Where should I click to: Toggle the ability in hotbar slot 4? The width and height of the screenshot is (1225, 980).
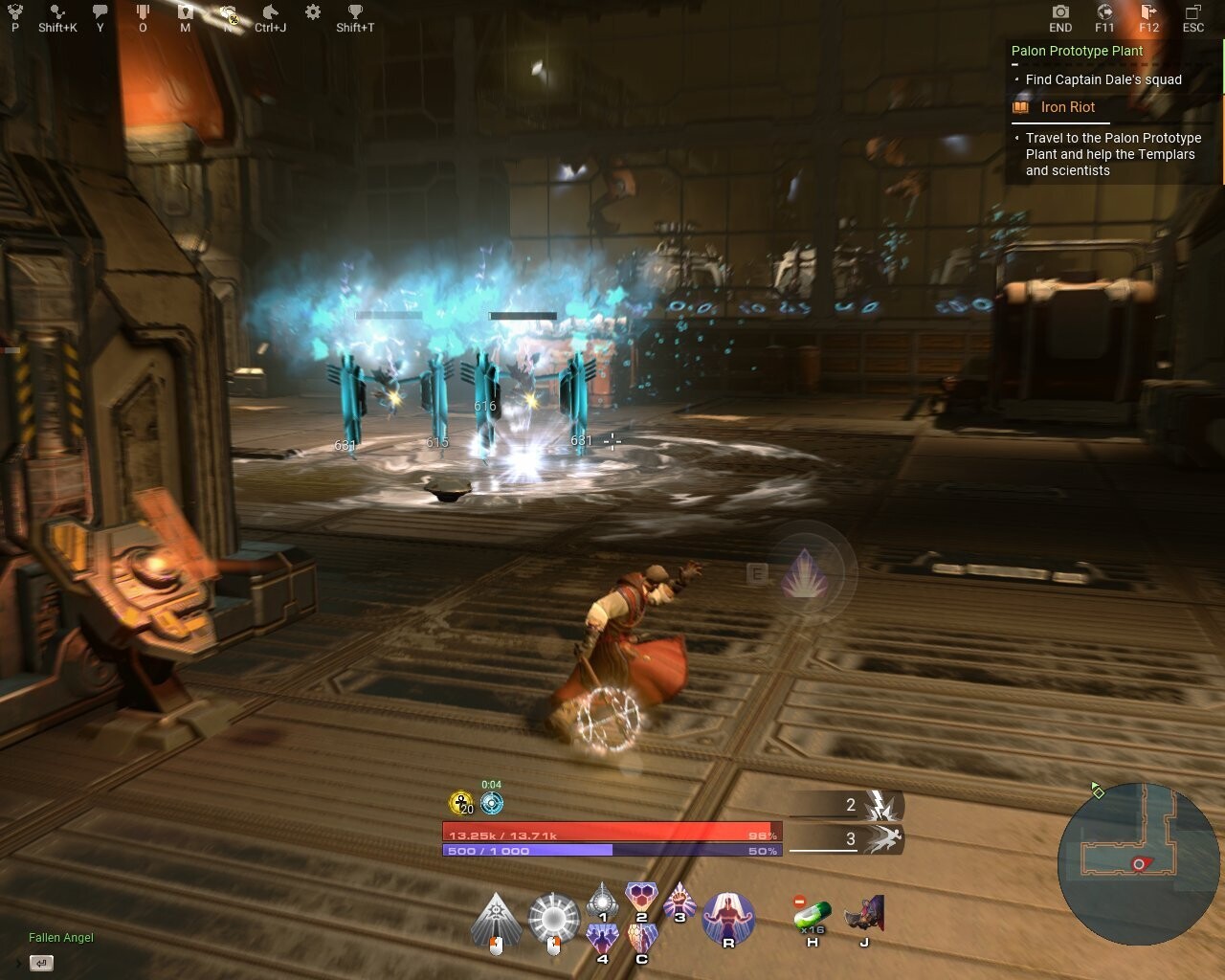601,935
